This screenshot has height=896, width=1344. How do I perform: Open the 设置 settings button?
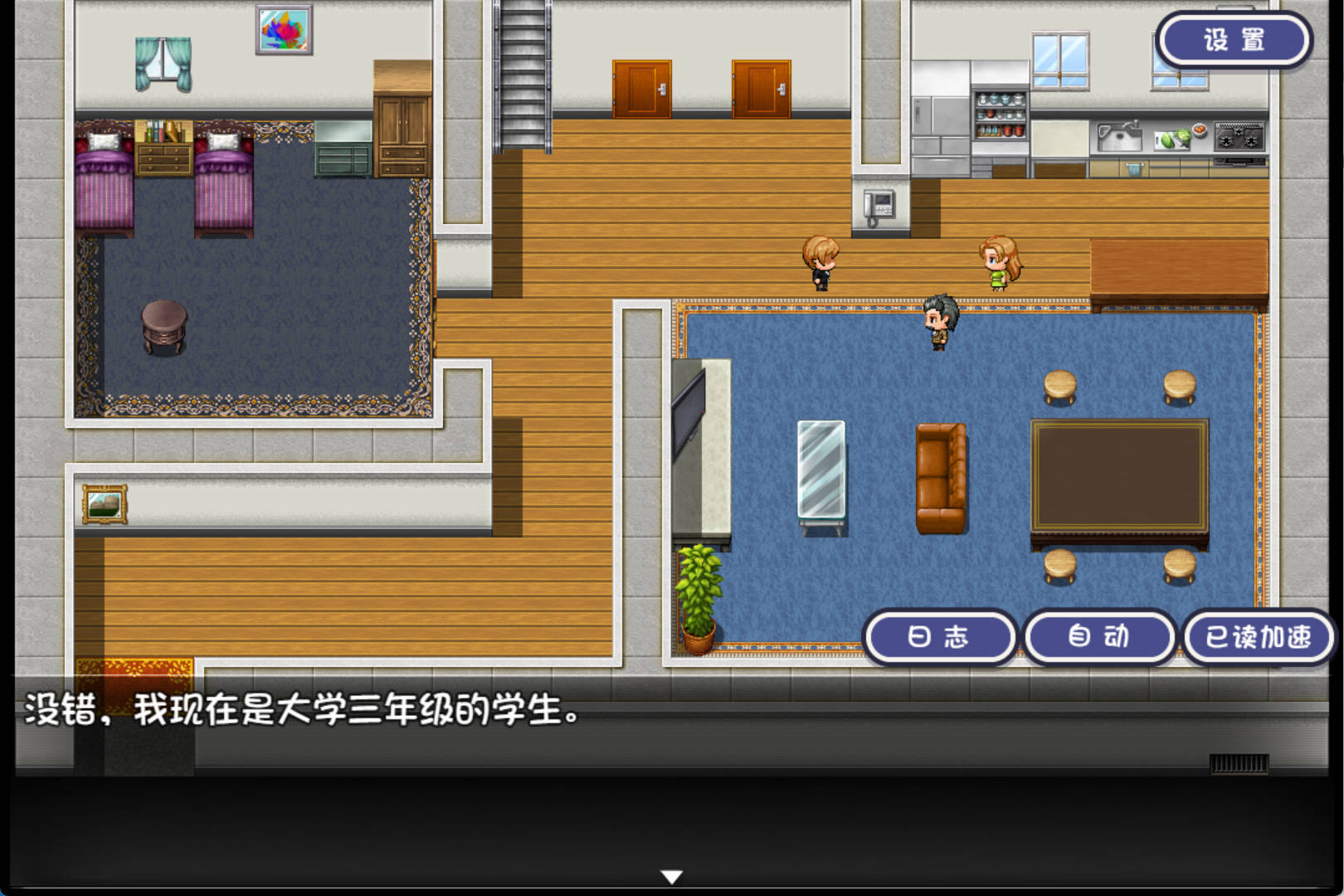click(x=1234, y=40)
